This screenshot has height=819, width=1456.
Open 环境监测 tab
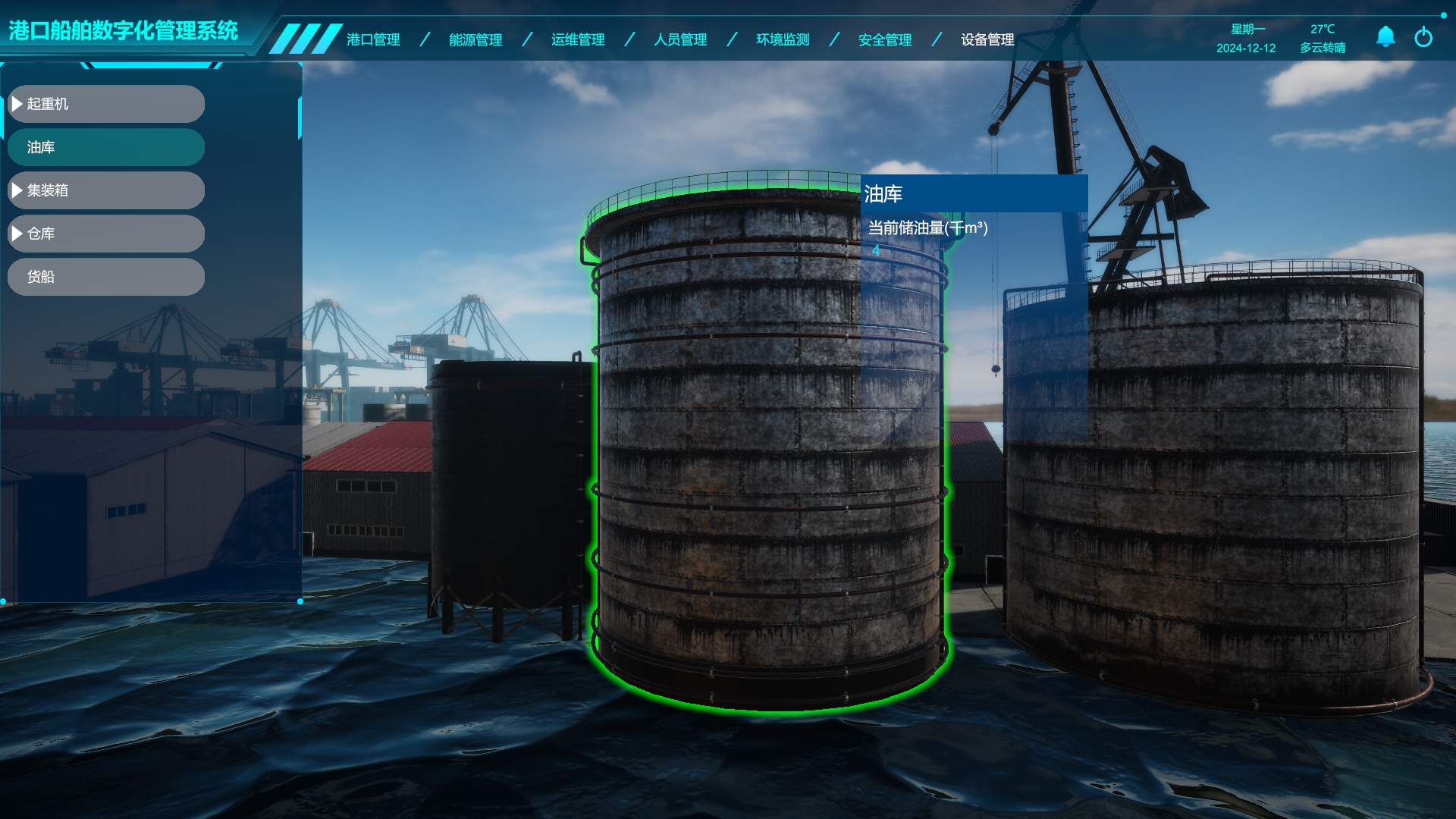[x=782, y=39]
